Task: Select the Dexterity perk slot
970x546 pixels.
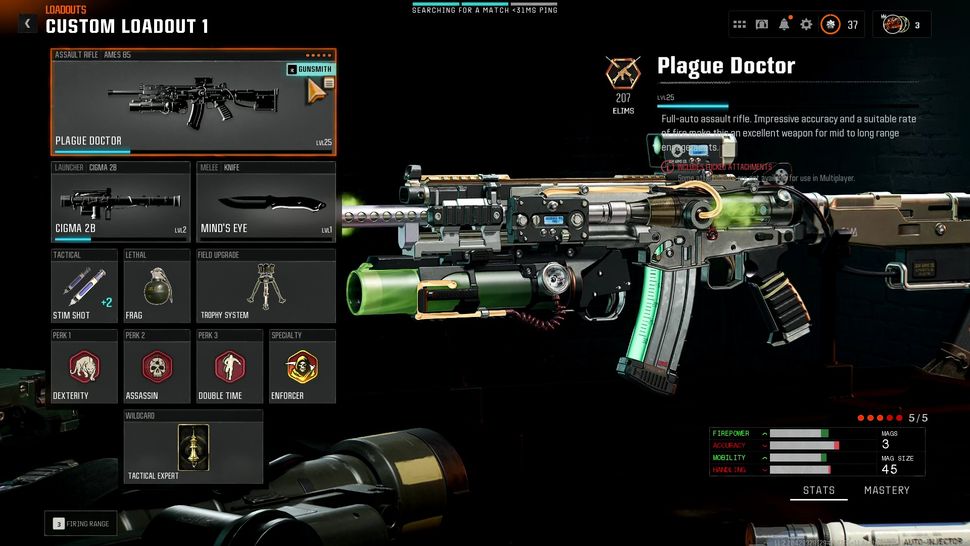Action: 84,366
